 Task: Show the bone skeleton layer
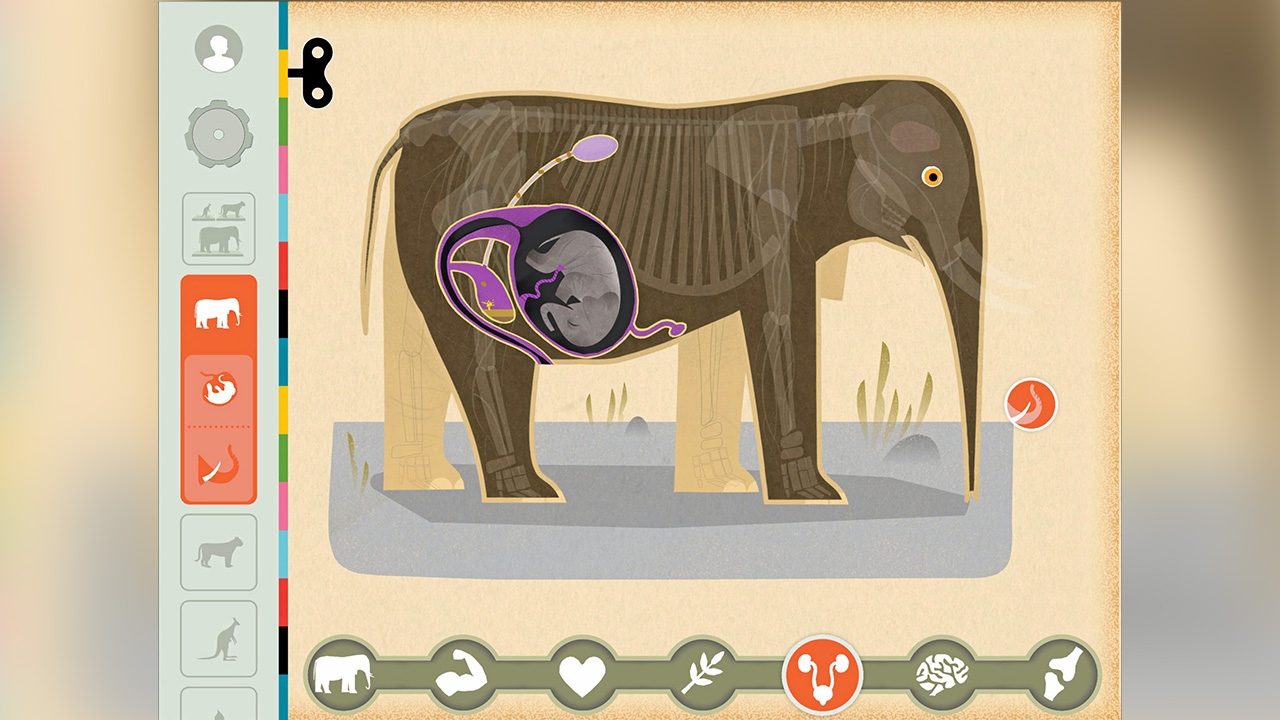click(1062, 674)
